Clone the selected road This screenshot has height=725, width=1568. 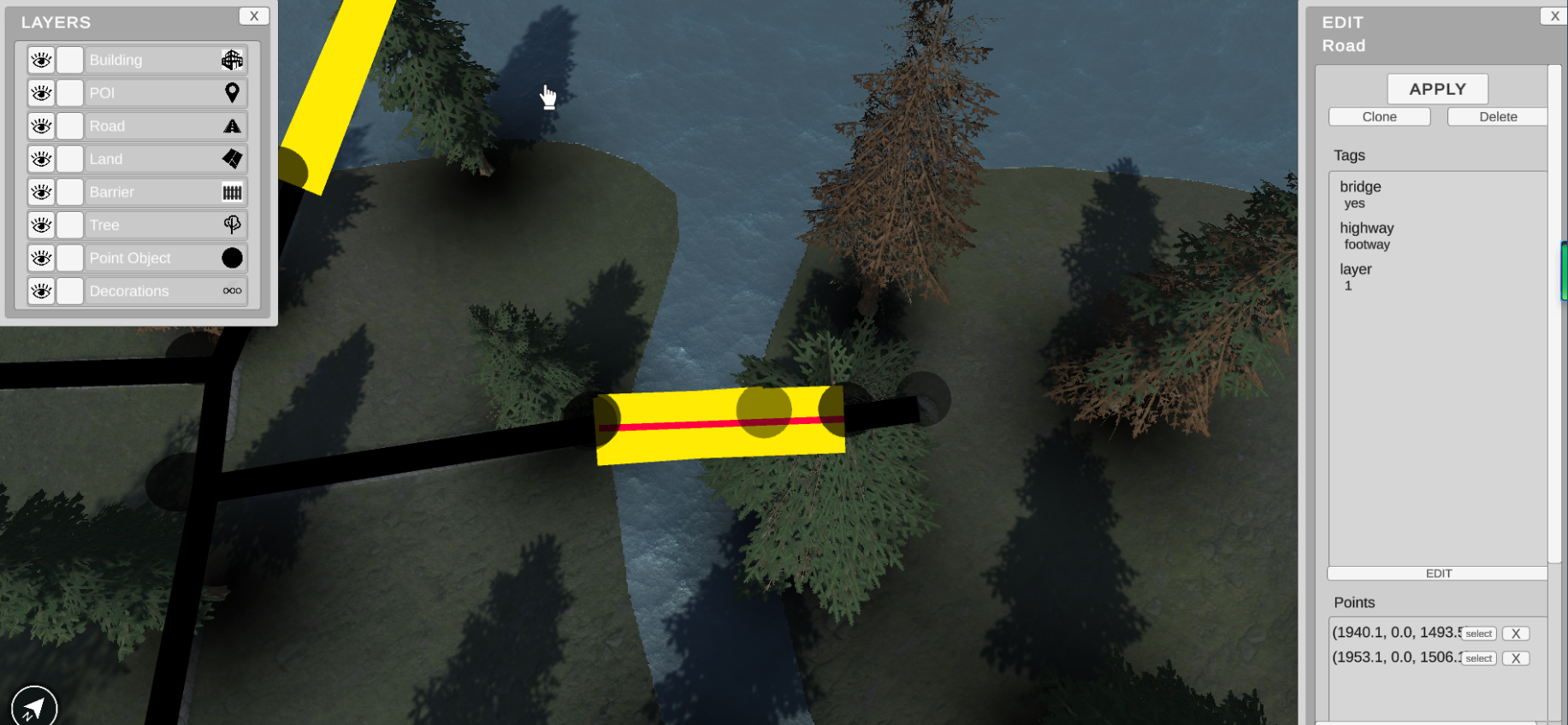pos(1379,117)
